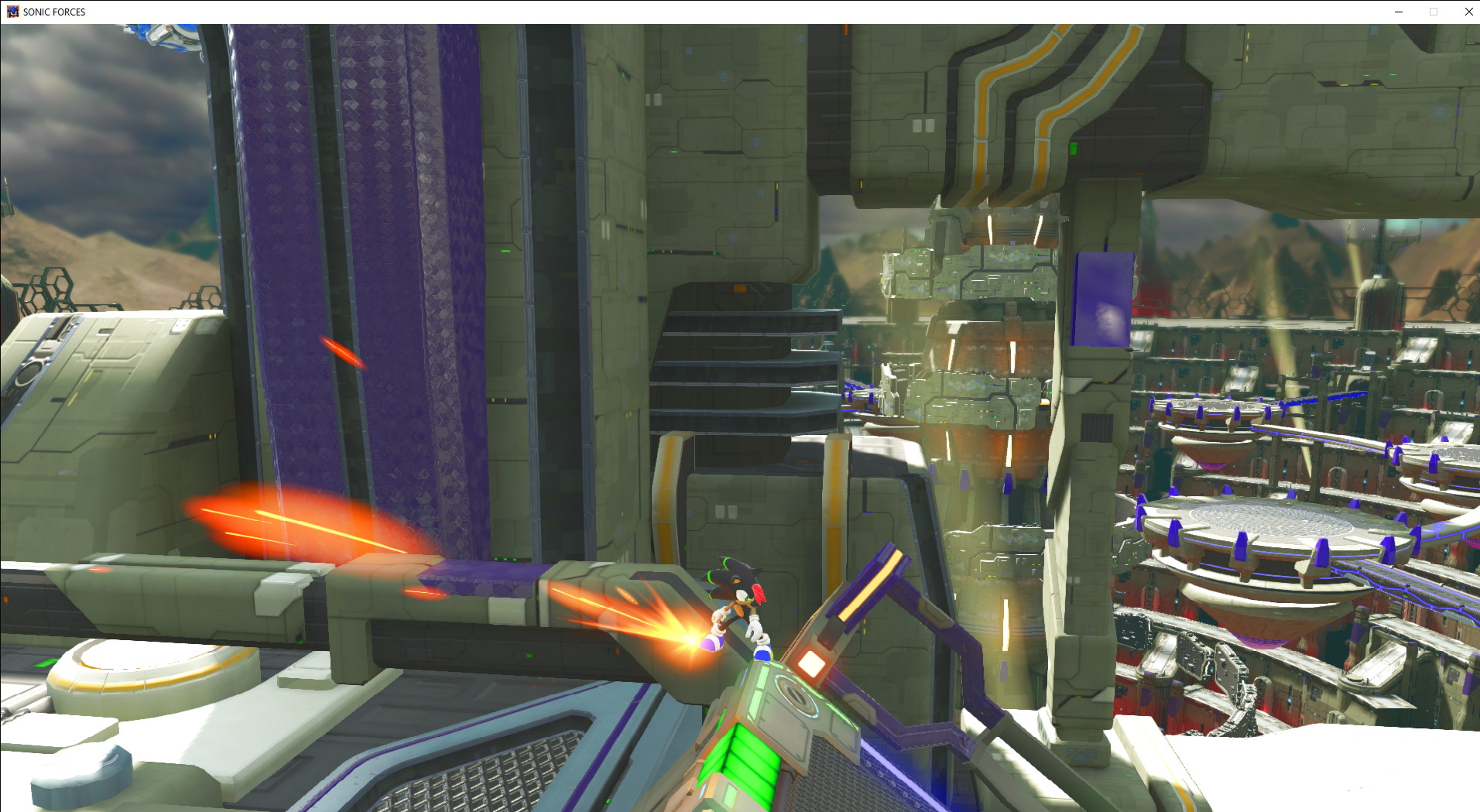Click the SONIC FORCES title text
The width and height of the screenshot is (1480, 812).
(53, 12)
